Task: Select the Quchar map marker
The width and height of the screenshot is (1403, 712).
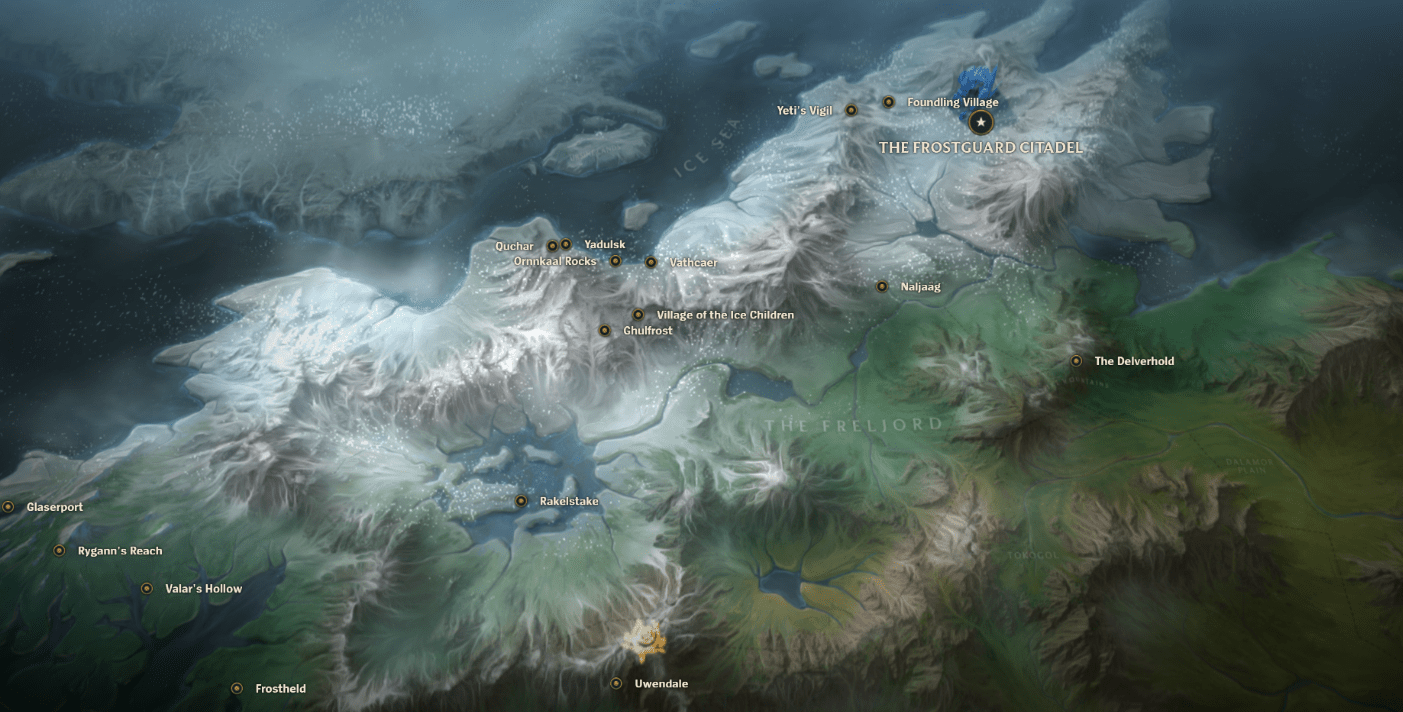Action: point(552,246)
